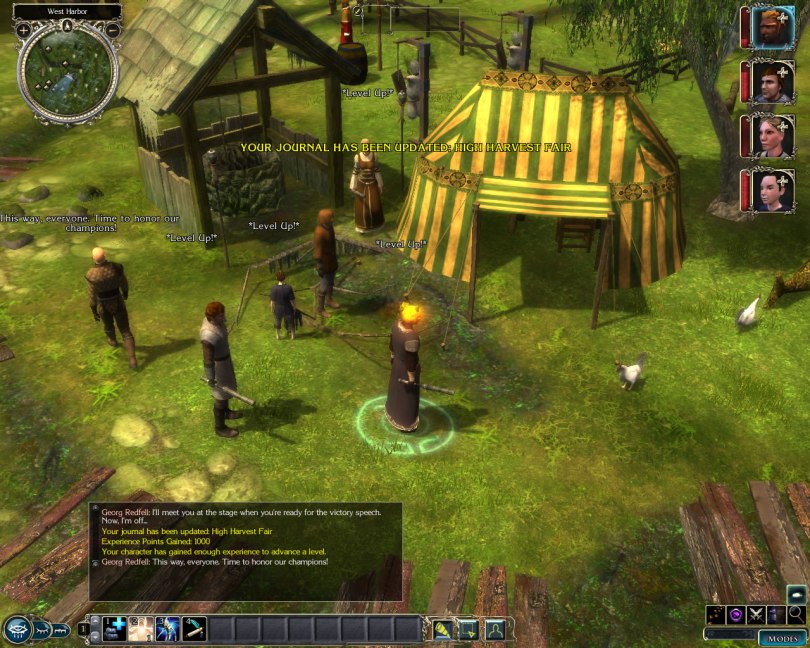Use the item in hotbar slot 4
This screenshot has height=648, width=810.
[194, 628]
